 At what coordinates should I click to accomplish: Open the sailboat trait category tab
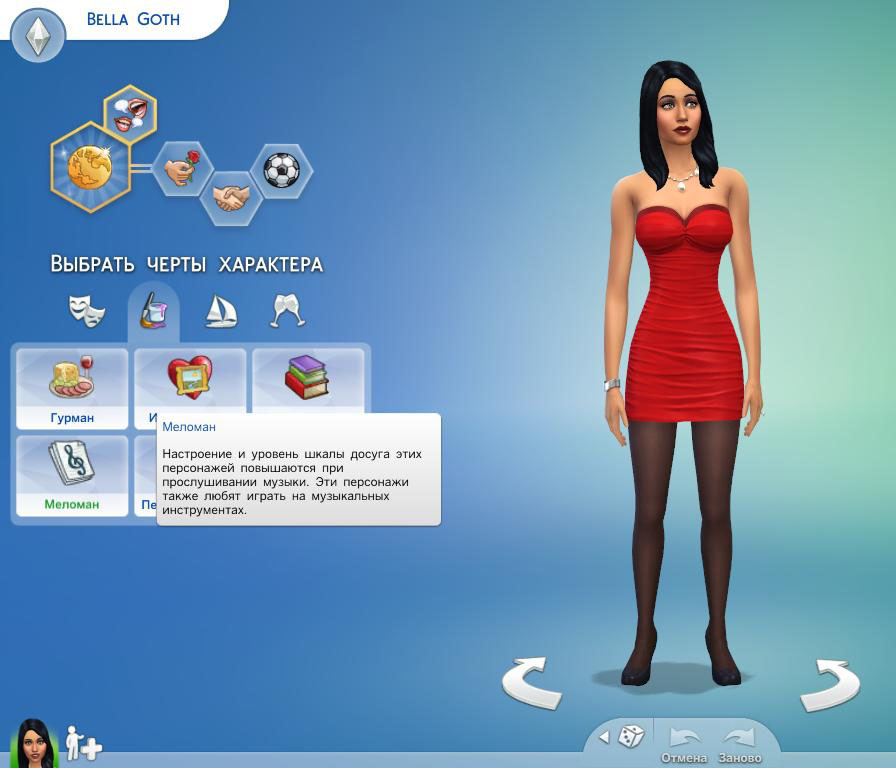[x=220, y=311]
